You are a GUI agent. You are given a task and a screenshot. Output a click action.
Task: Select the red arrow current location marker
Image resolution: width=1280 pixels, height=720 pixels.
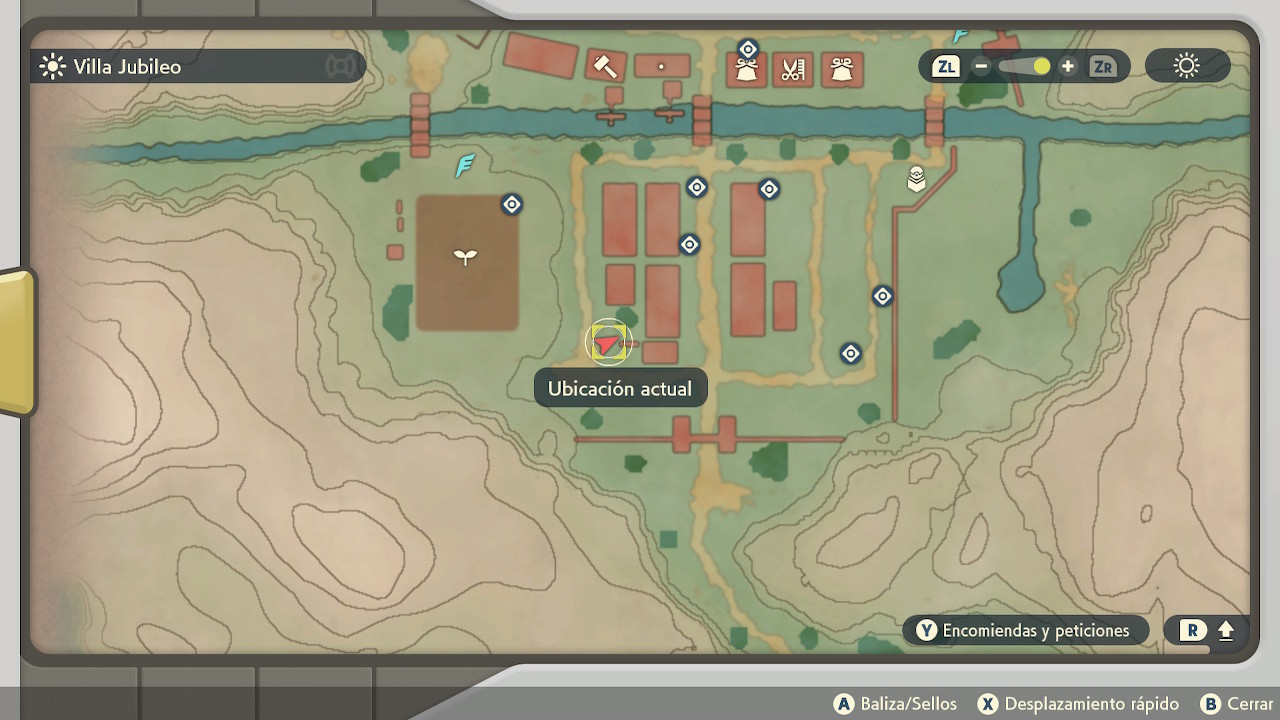tap(606, 344)
